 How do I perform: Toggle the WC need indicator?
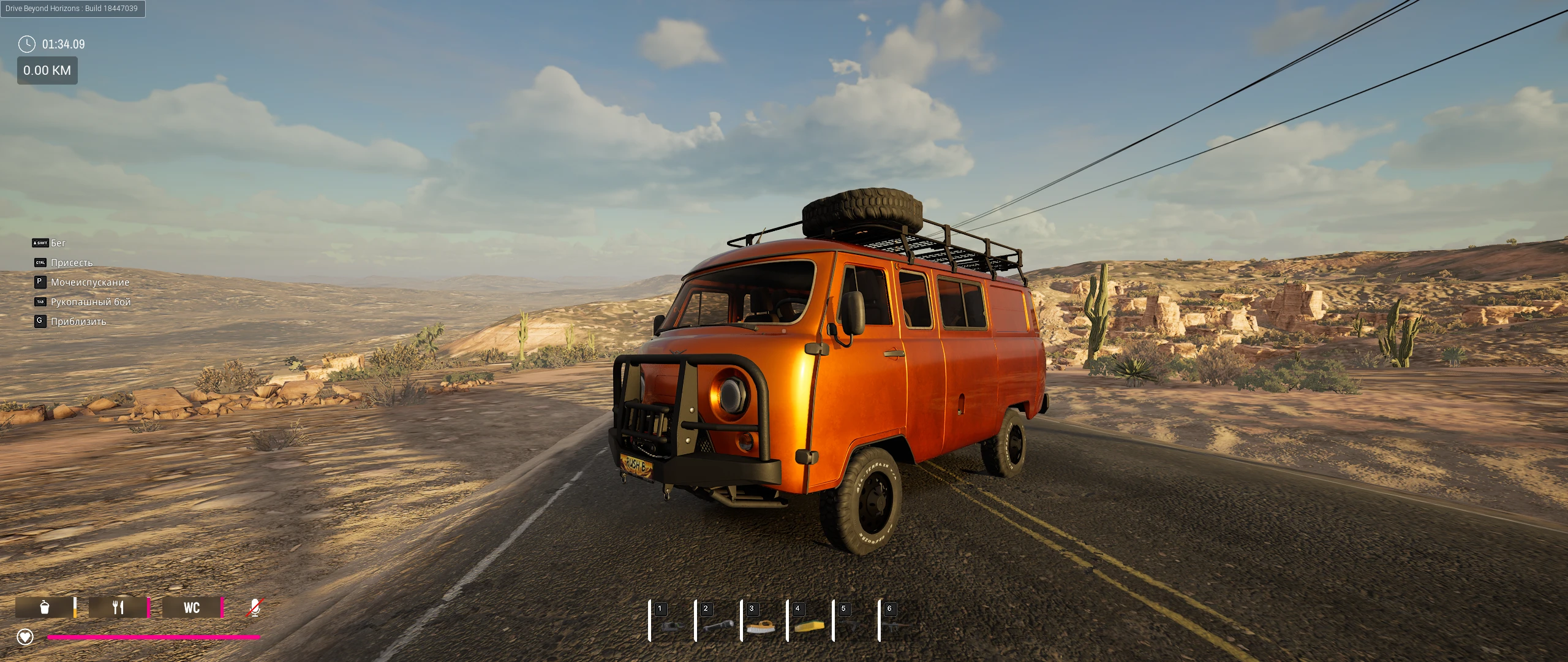(192, 608)
